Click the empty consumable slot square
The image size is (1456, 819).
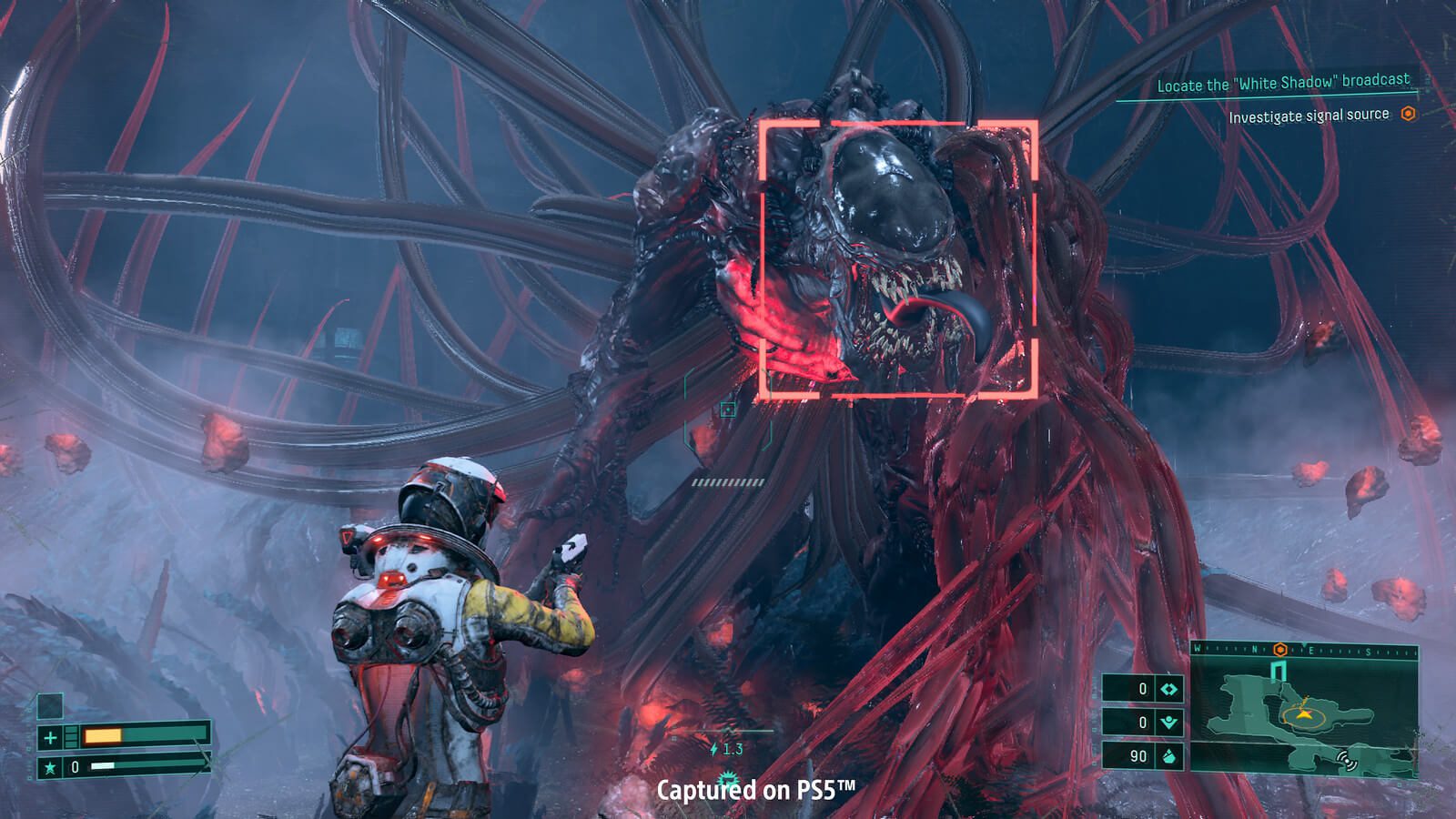pyautogui.click(x=50, y=706)
